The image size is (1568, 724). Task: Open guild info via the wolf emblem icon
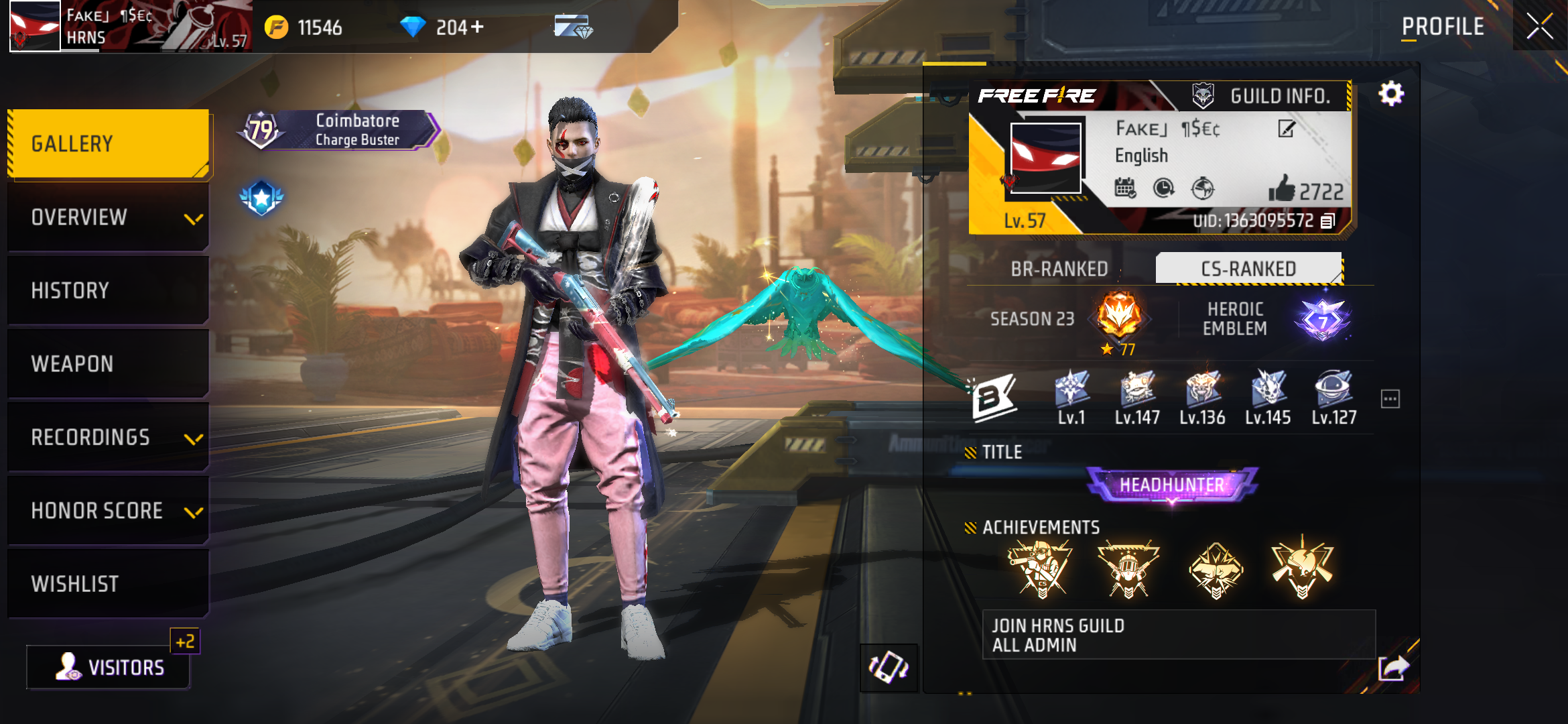(1202, 95)
